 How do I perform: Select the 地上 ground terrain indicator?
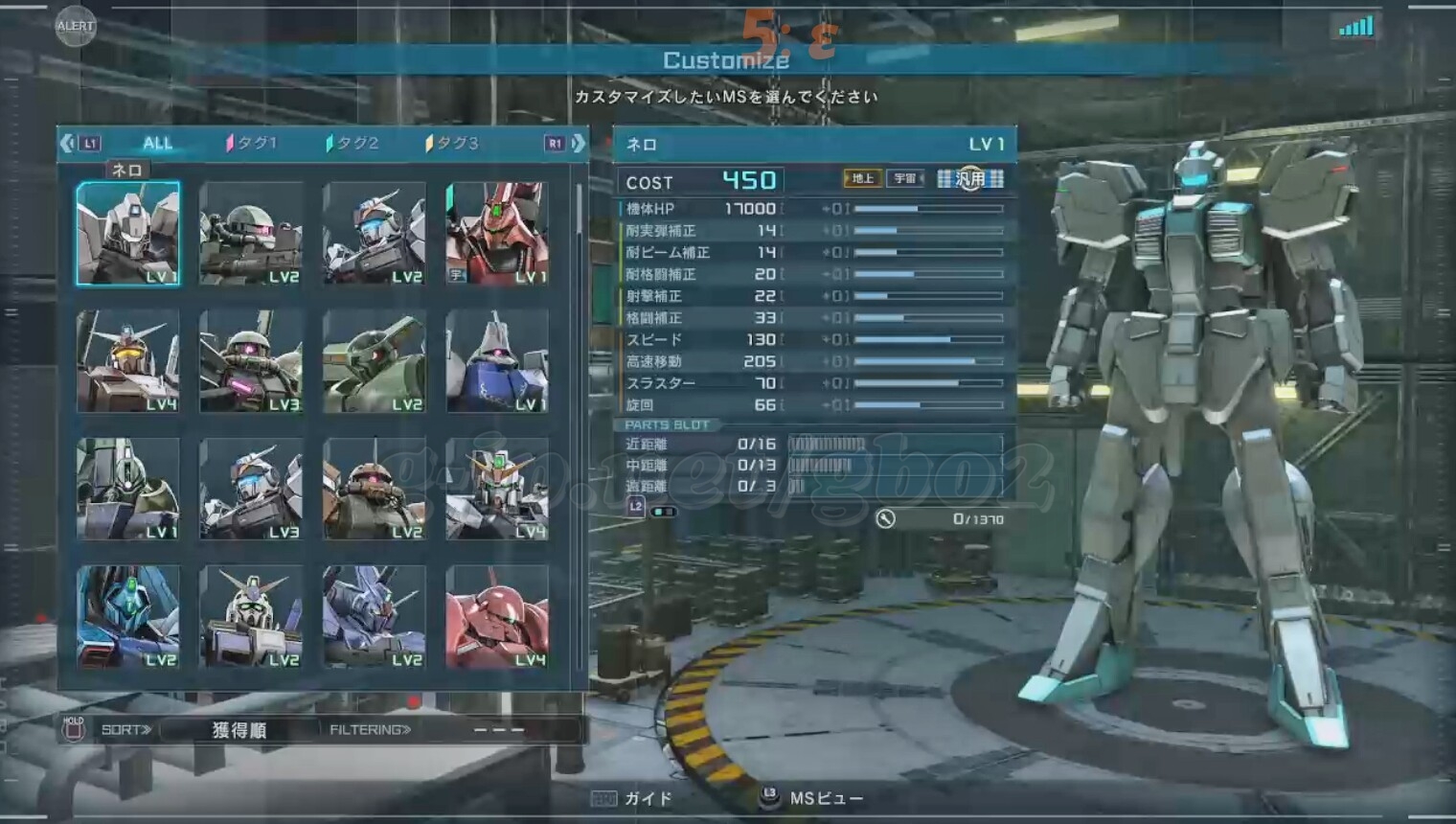(x=862, y=178)
